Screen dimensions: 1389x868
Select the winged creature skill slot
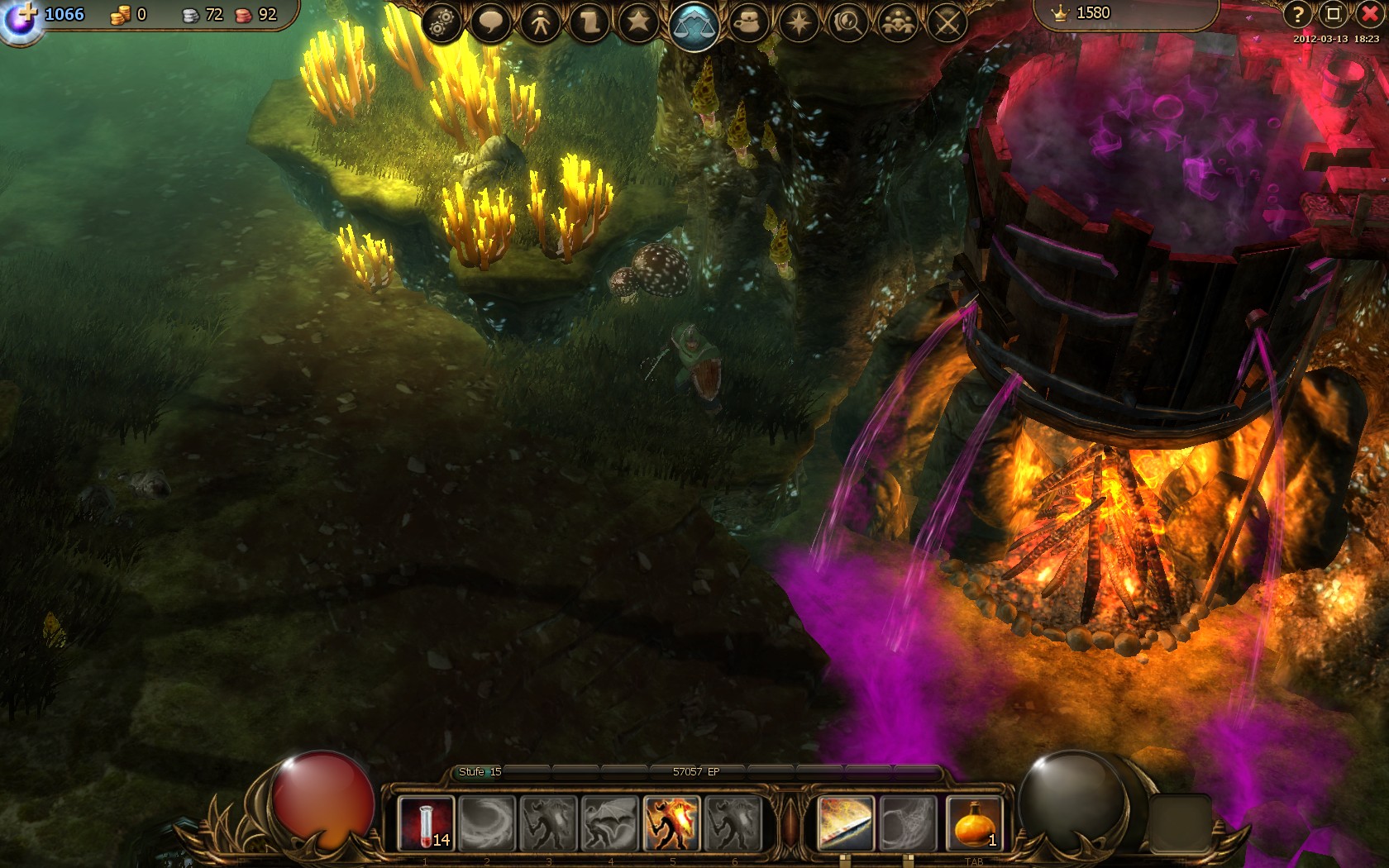pos(610,823)
